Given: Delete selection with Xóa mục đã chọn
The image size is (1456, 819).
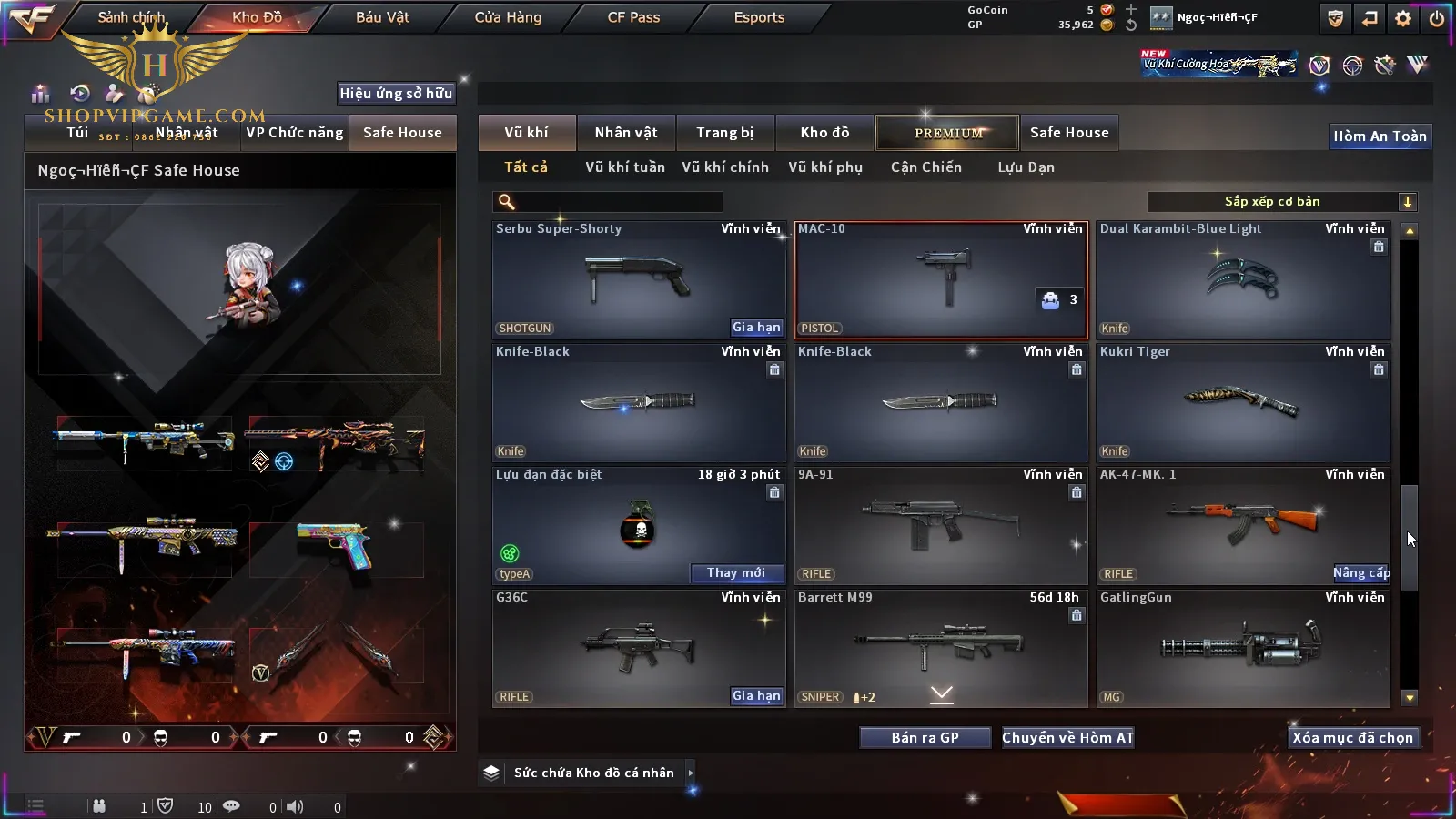Looking at the screenshot, I should [1352, 738].
